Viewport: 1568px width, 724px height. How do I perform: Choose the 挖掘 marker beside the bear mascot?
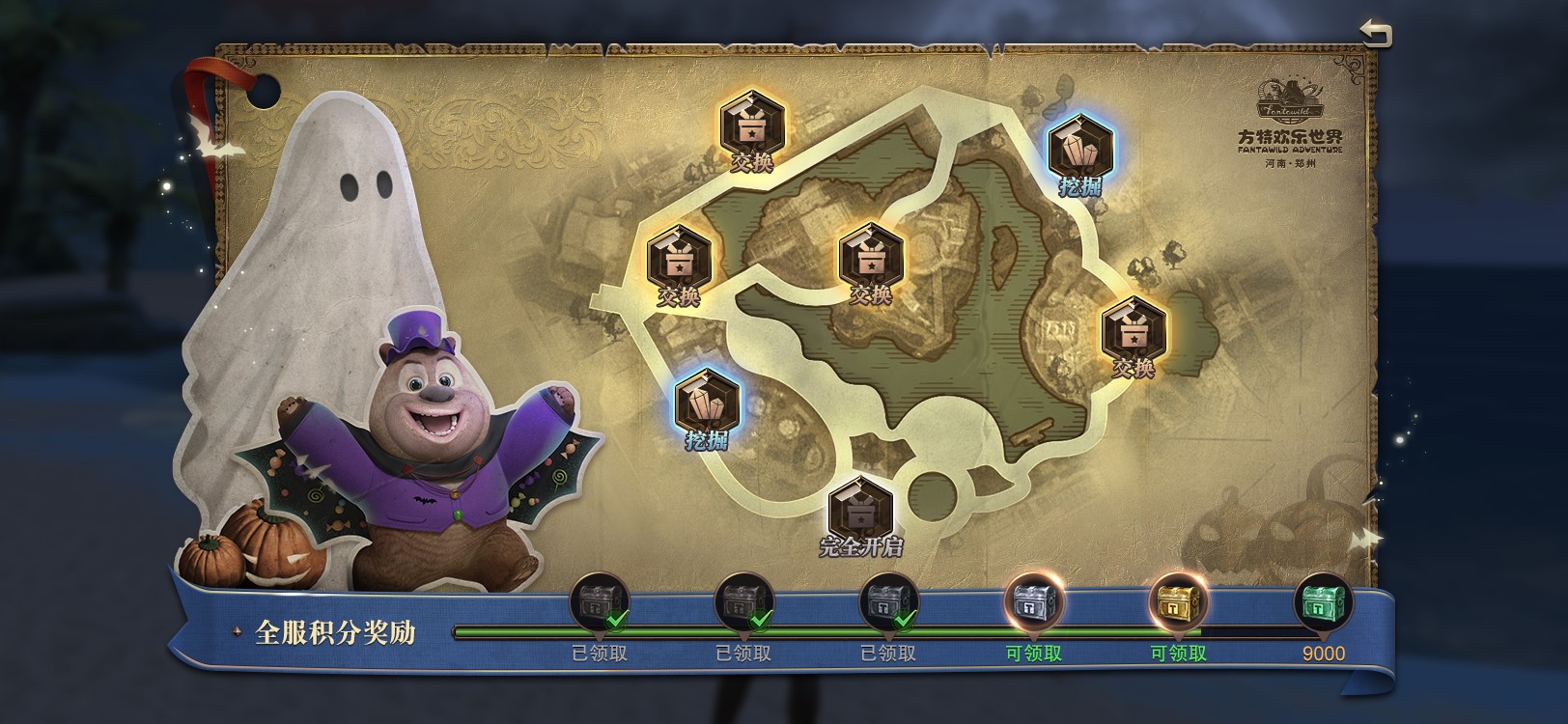[707, 401]
